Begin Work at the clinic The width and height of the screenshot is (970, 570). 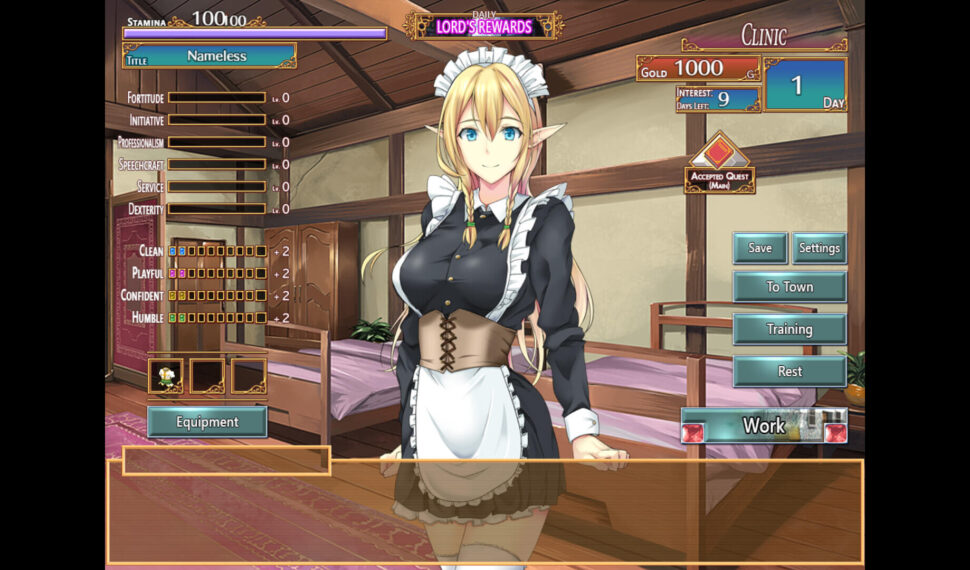click(x=764, y=426)
